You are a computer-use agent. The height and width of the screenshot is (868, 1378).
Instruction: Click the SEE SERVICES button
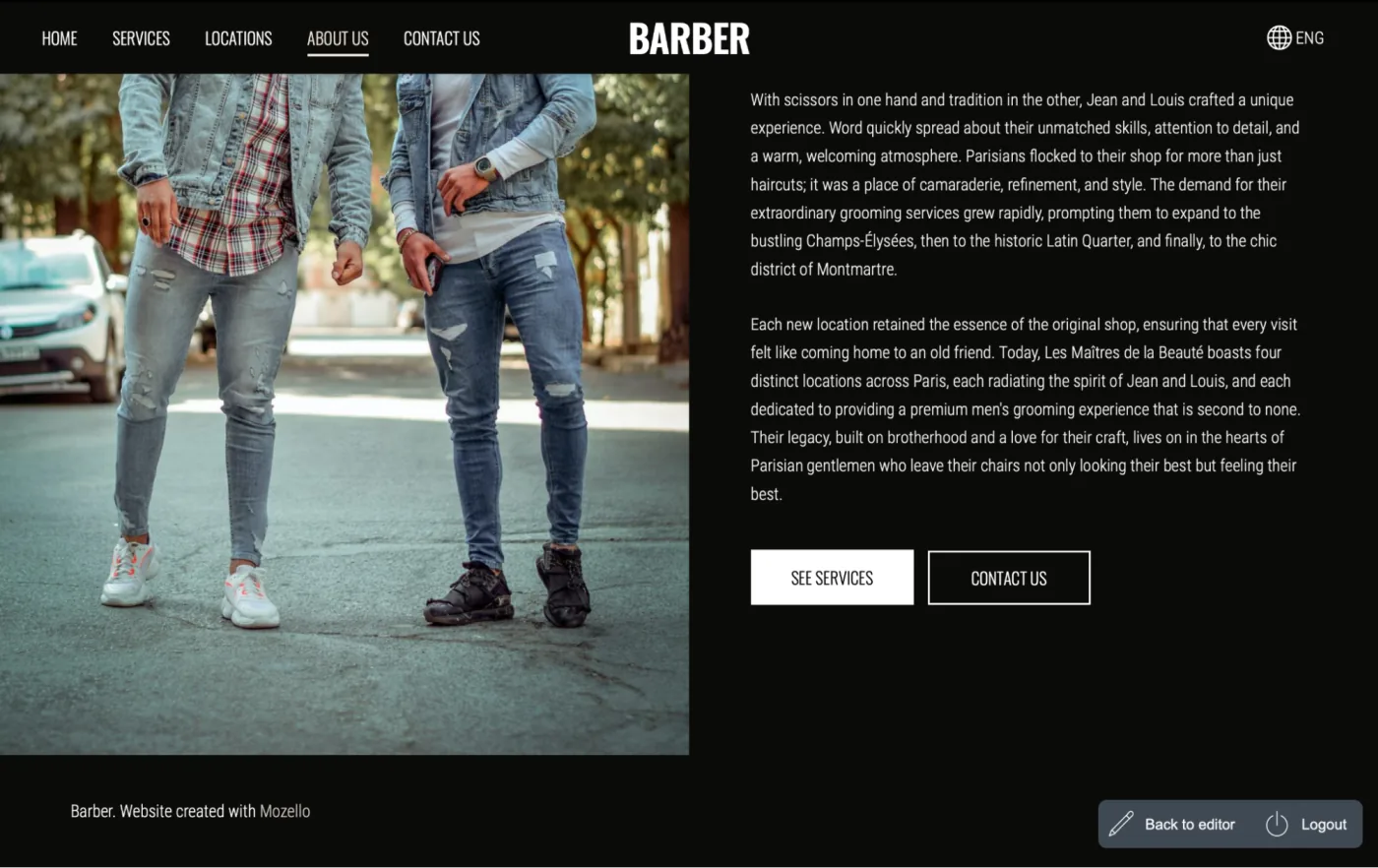[832, 577]
